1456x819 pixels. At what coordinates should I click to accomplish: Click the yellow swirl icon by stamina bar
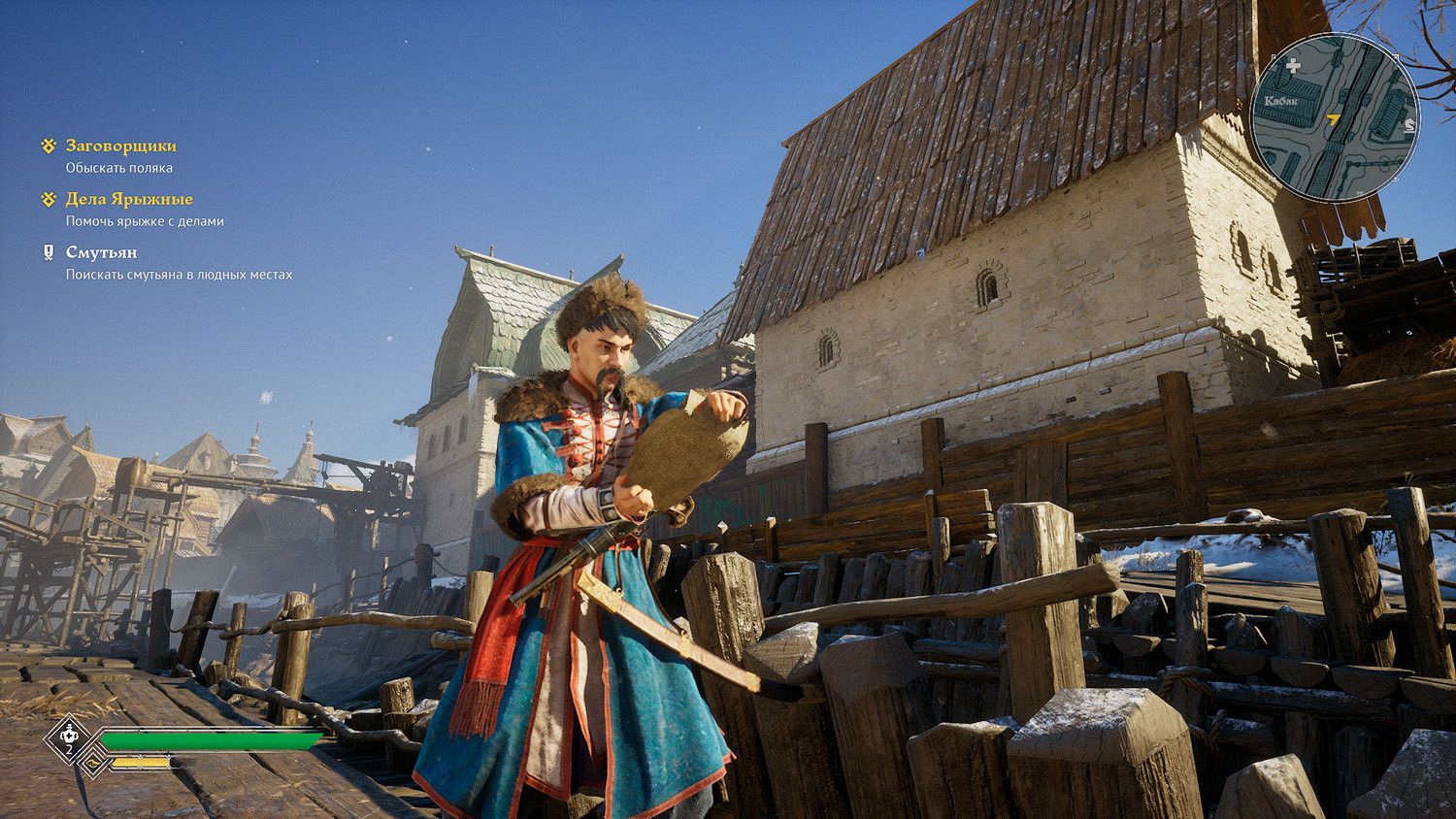(x=93, y=764)
